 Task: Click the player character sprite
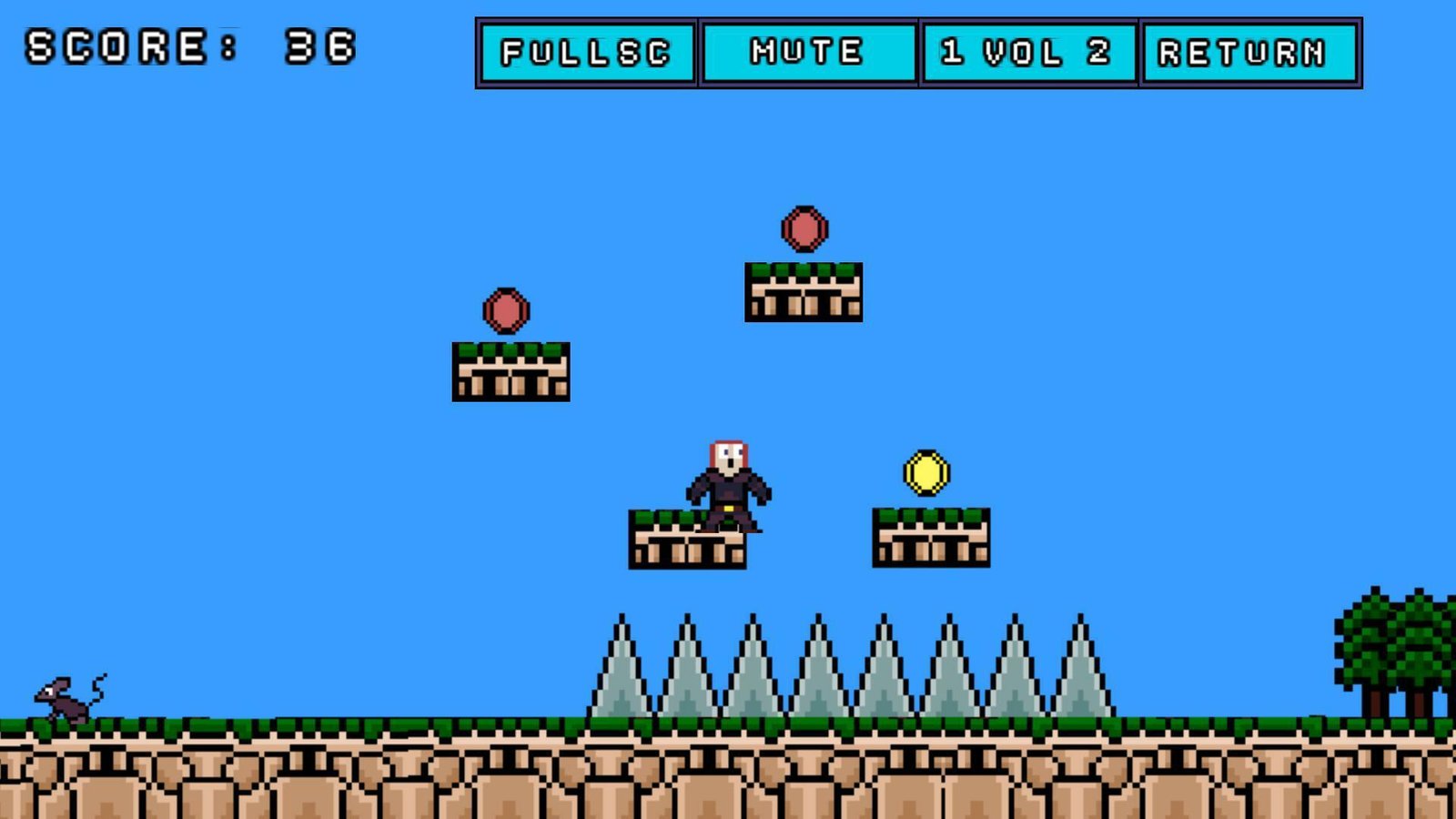point(728,482)
